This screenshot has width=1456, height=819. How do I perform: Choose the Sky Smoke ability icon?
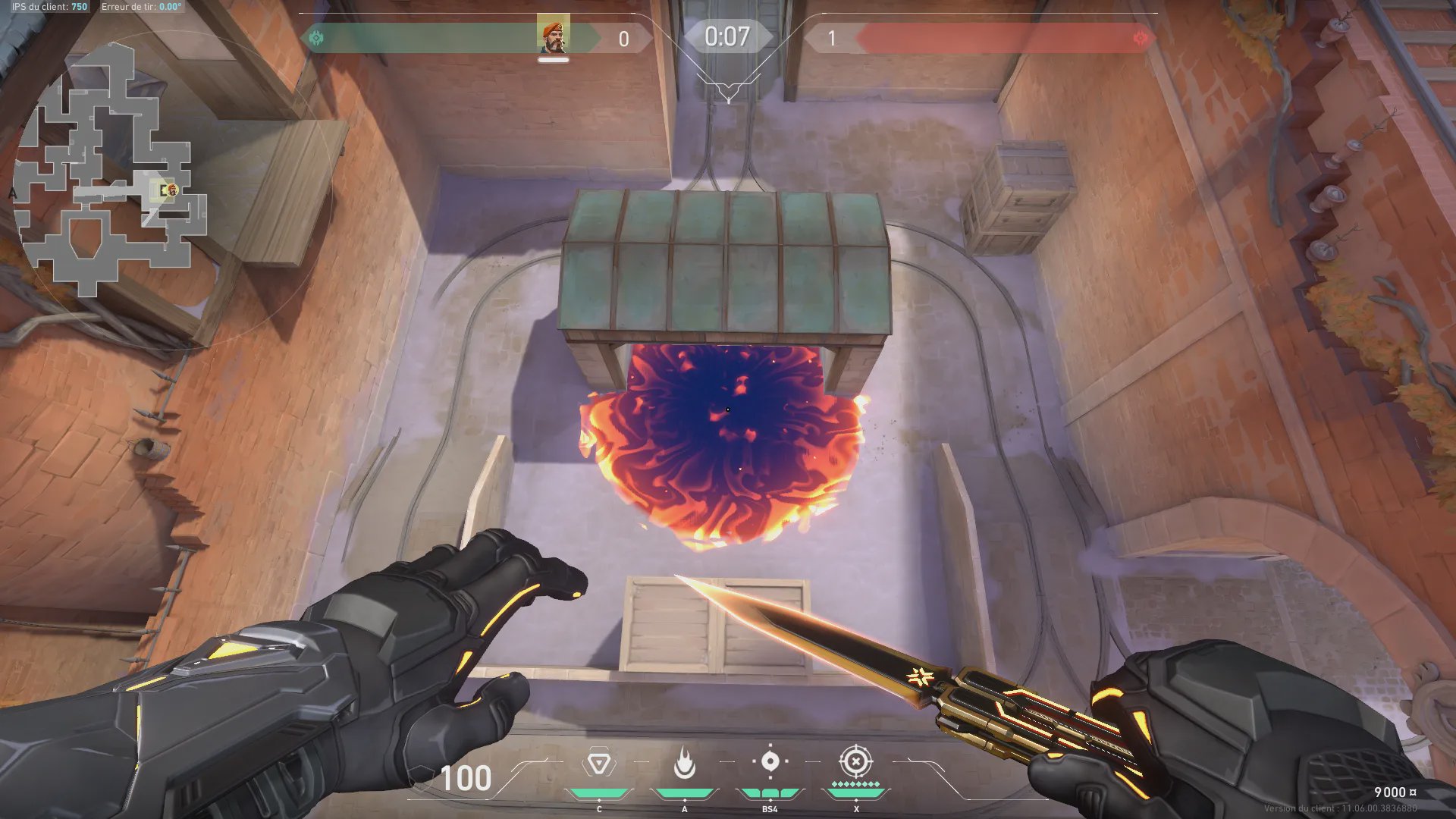tap(770, 762)
